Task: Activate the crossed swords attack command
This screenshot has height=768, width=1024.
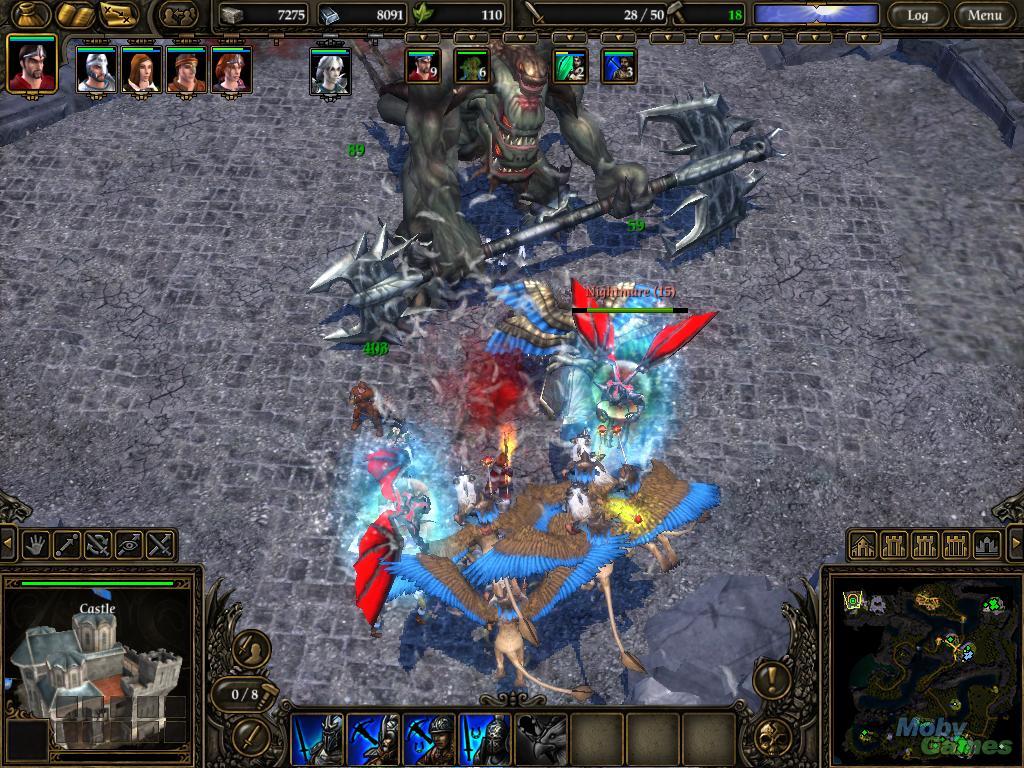Action: [x=160, y=545]
